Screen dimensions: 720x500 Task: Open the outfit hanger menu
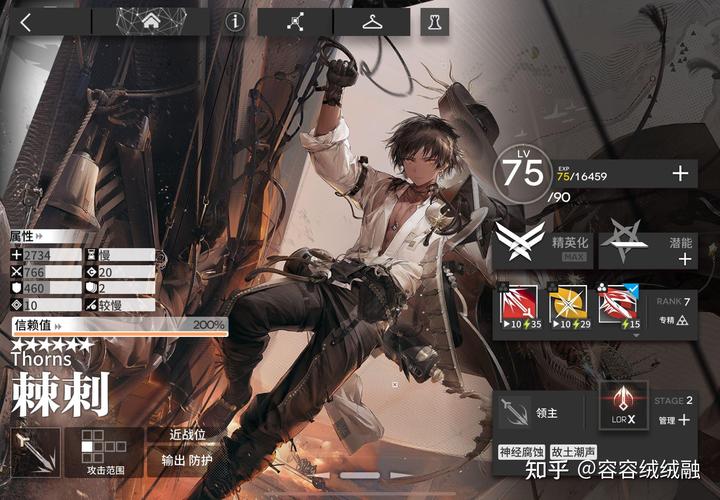372,22
